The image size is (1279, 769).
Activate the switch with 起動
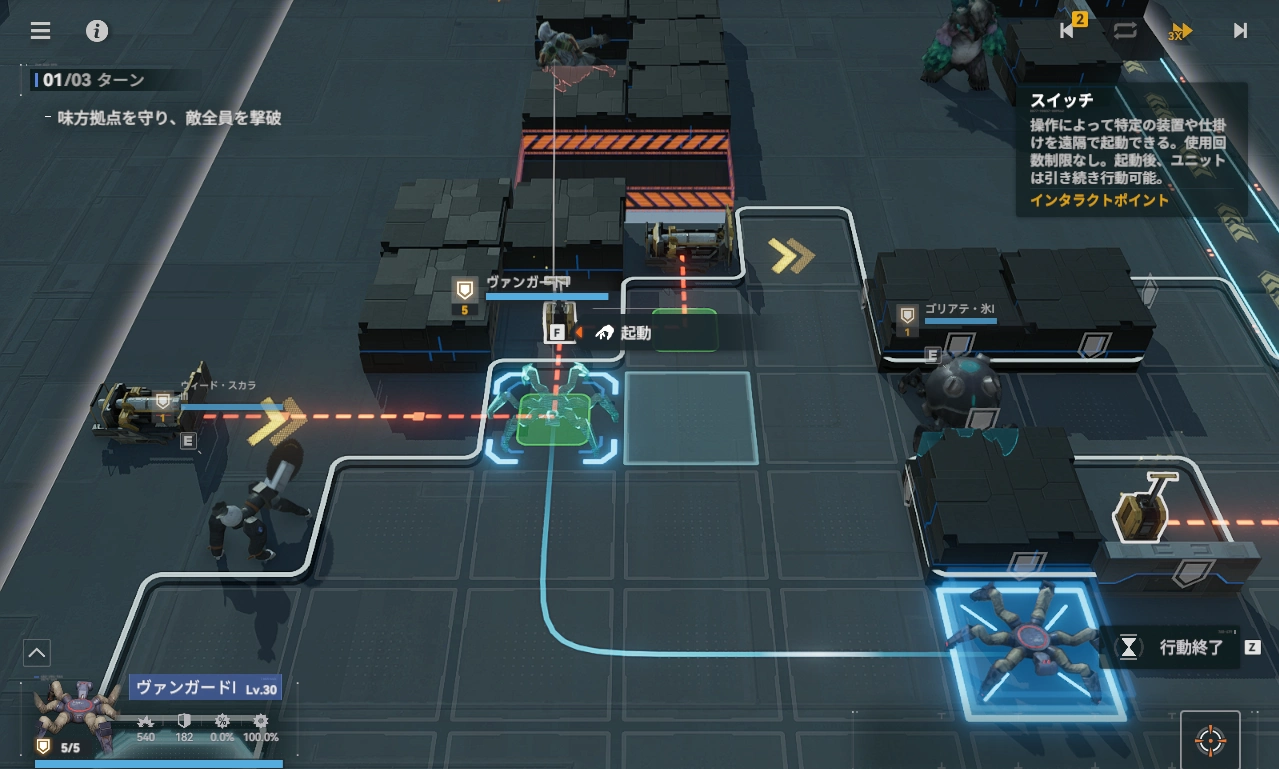624,333
